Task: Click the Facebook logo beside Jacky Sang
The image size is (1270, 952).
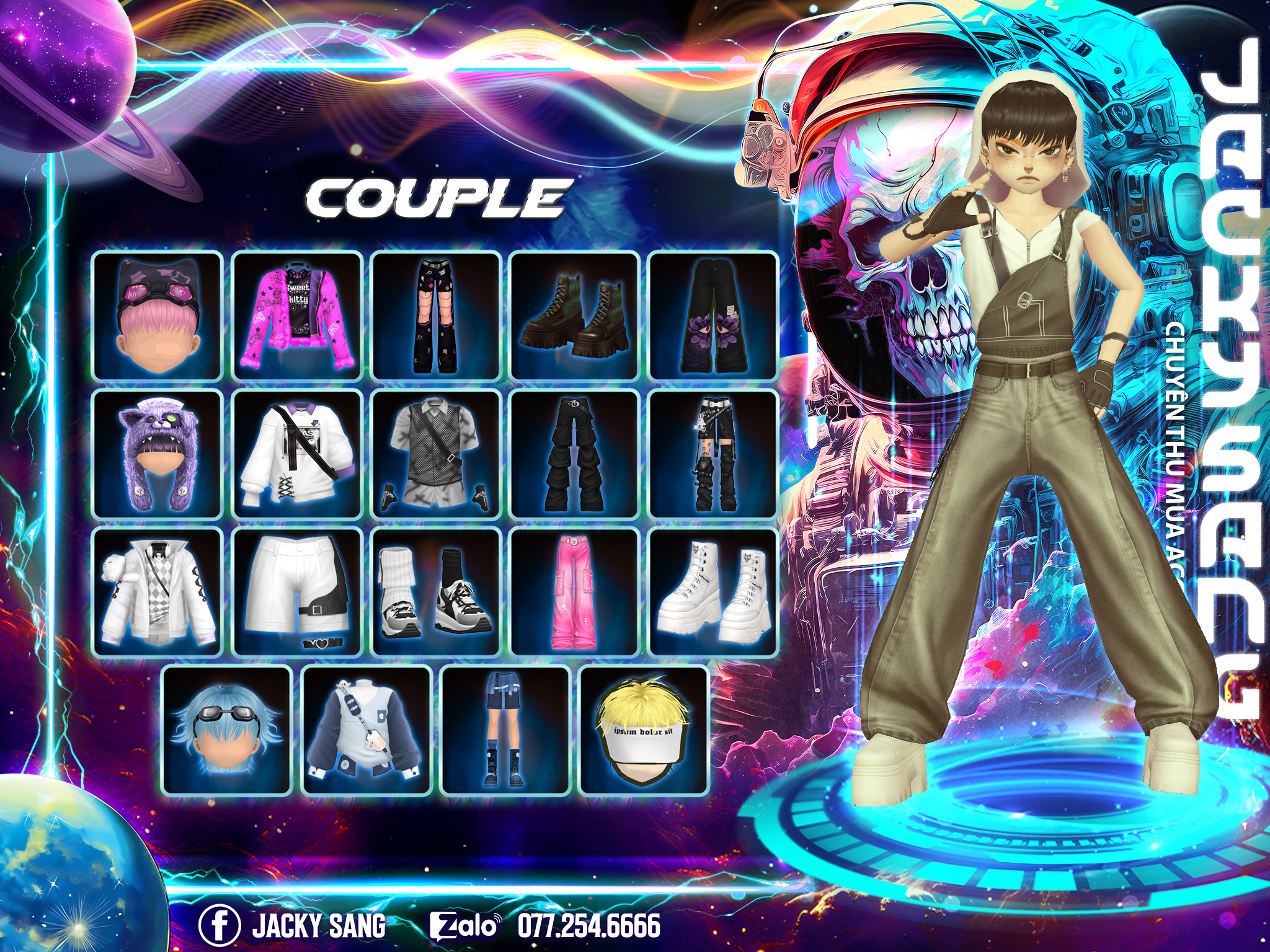Action: (x=220, y=925)
